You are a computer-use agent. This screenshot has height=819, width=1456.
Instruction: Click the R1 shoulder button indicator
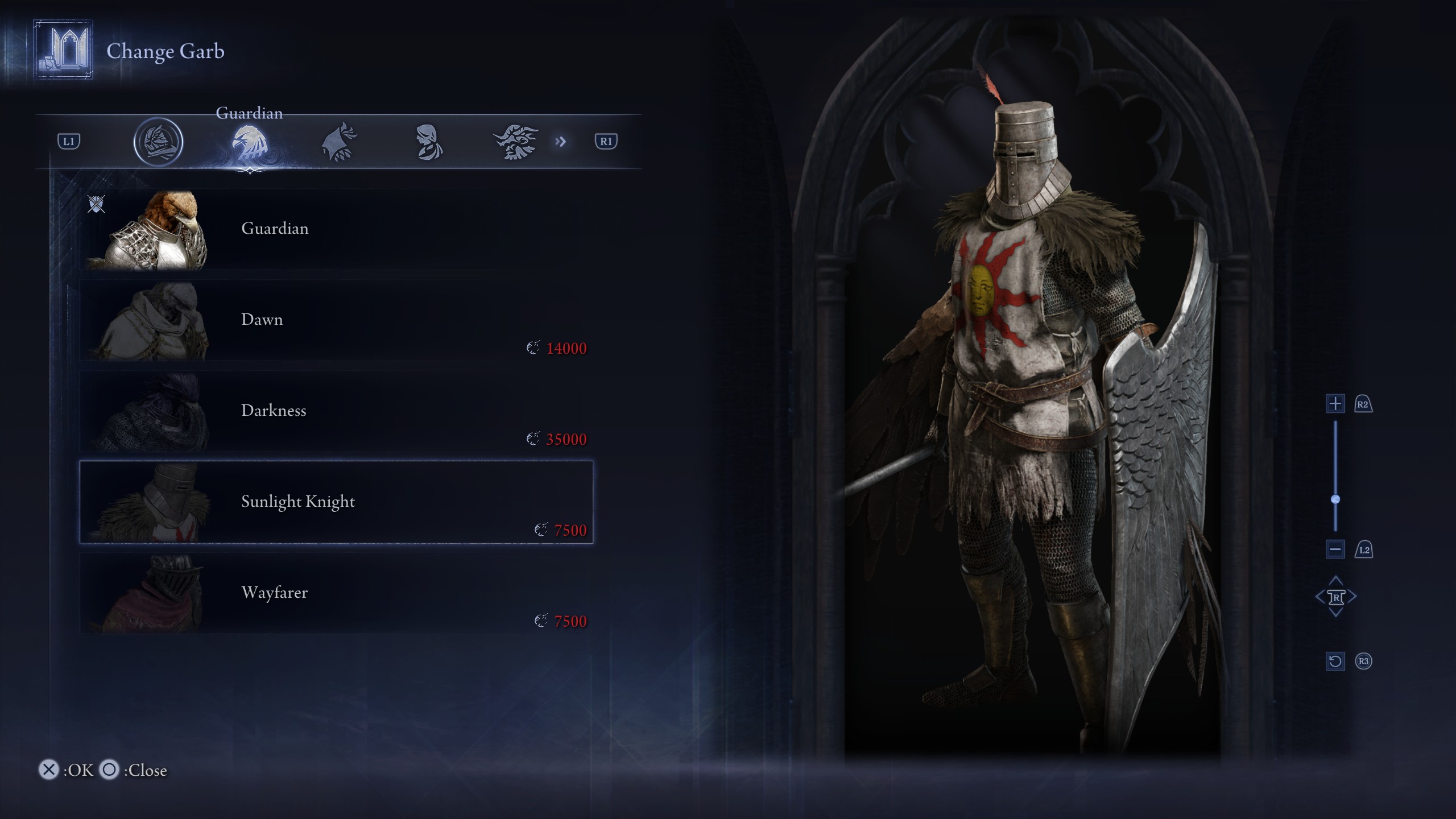point(605,142)
